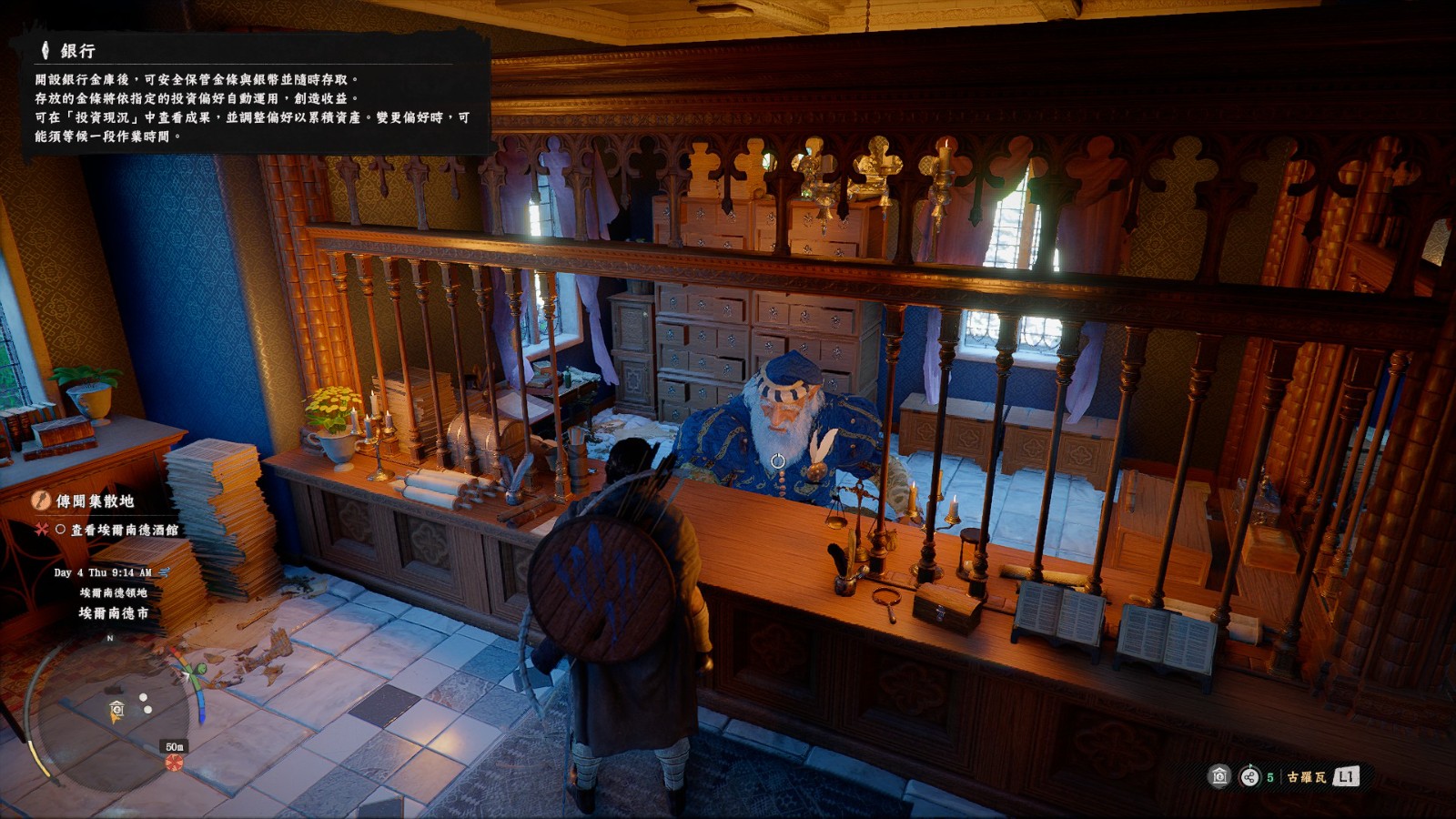Click the red quest waypoint marker showing 50m

point(174,761)
